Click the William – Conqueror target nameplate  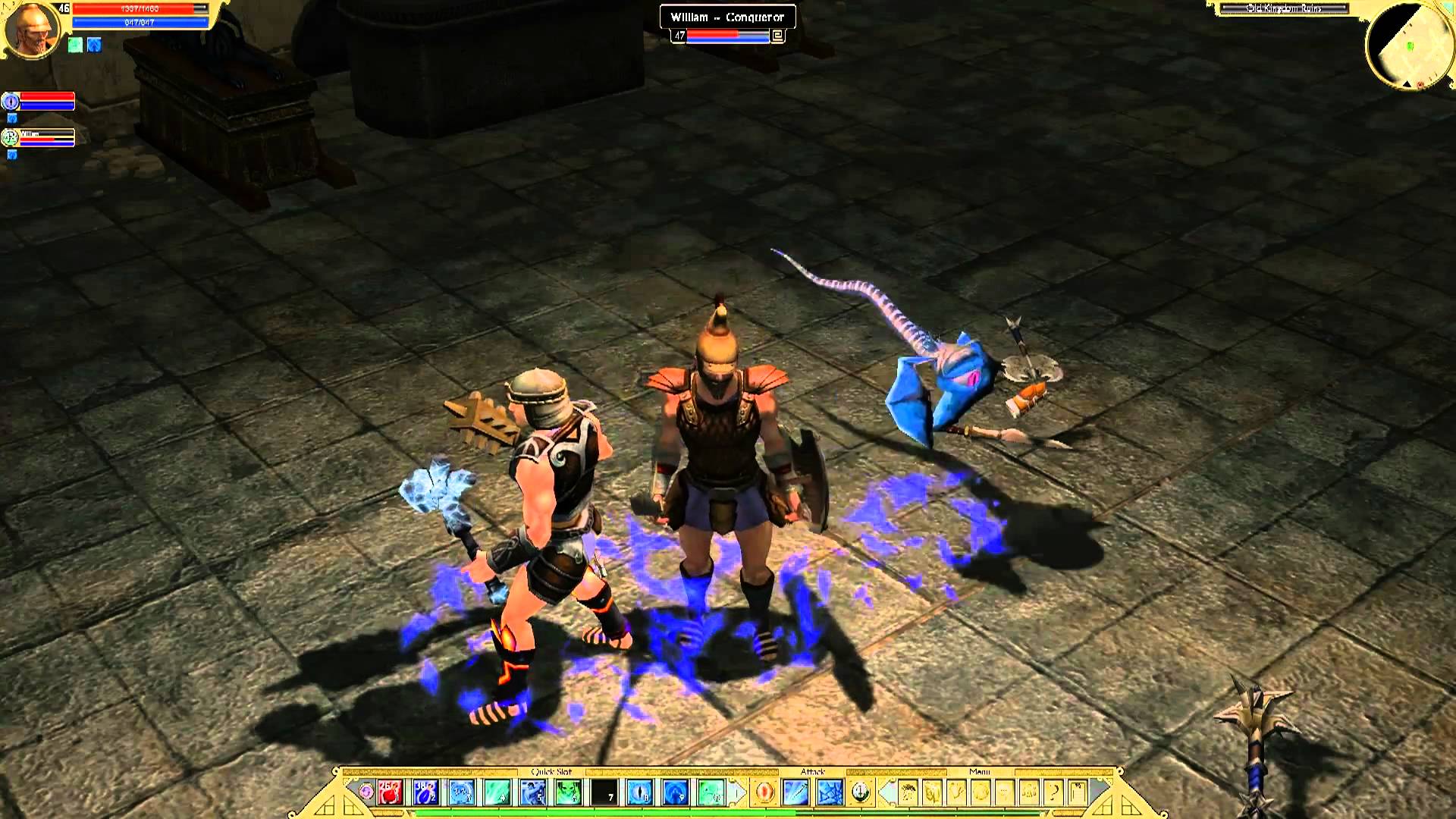click(726, 17)
